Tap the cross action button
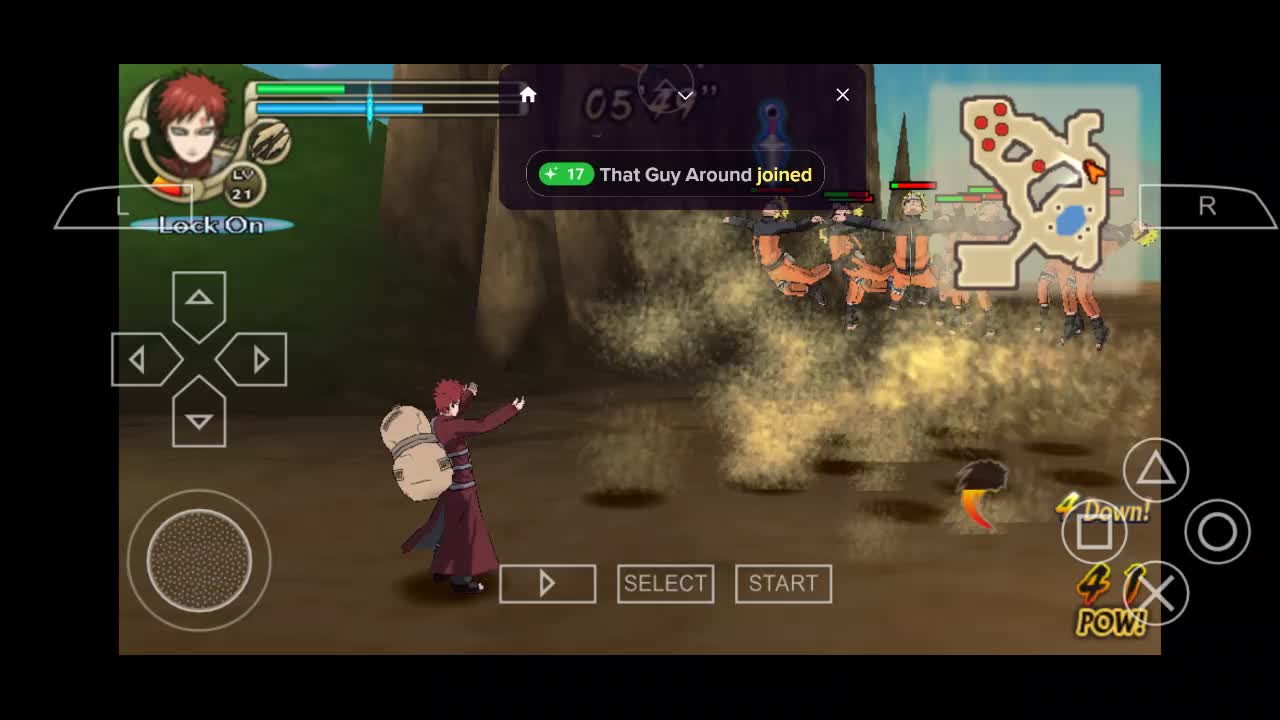Screen dimensions: 1280x720 click(x=1156, y=594)
